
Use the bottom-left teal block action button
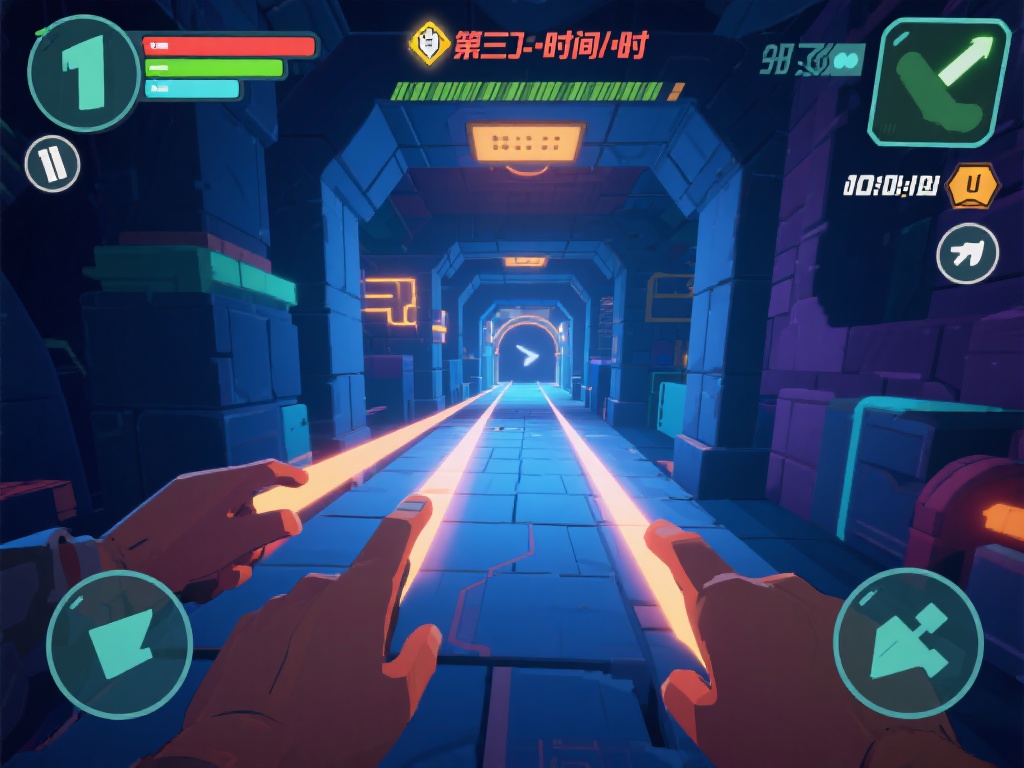[x=119, y=643]
